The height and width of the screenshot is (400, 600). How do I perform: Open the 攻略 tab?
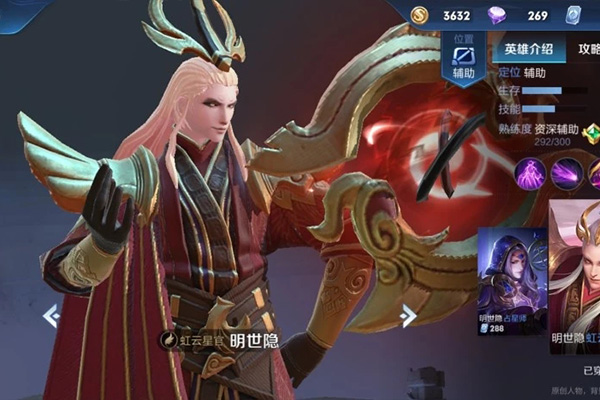coord(588,49)
